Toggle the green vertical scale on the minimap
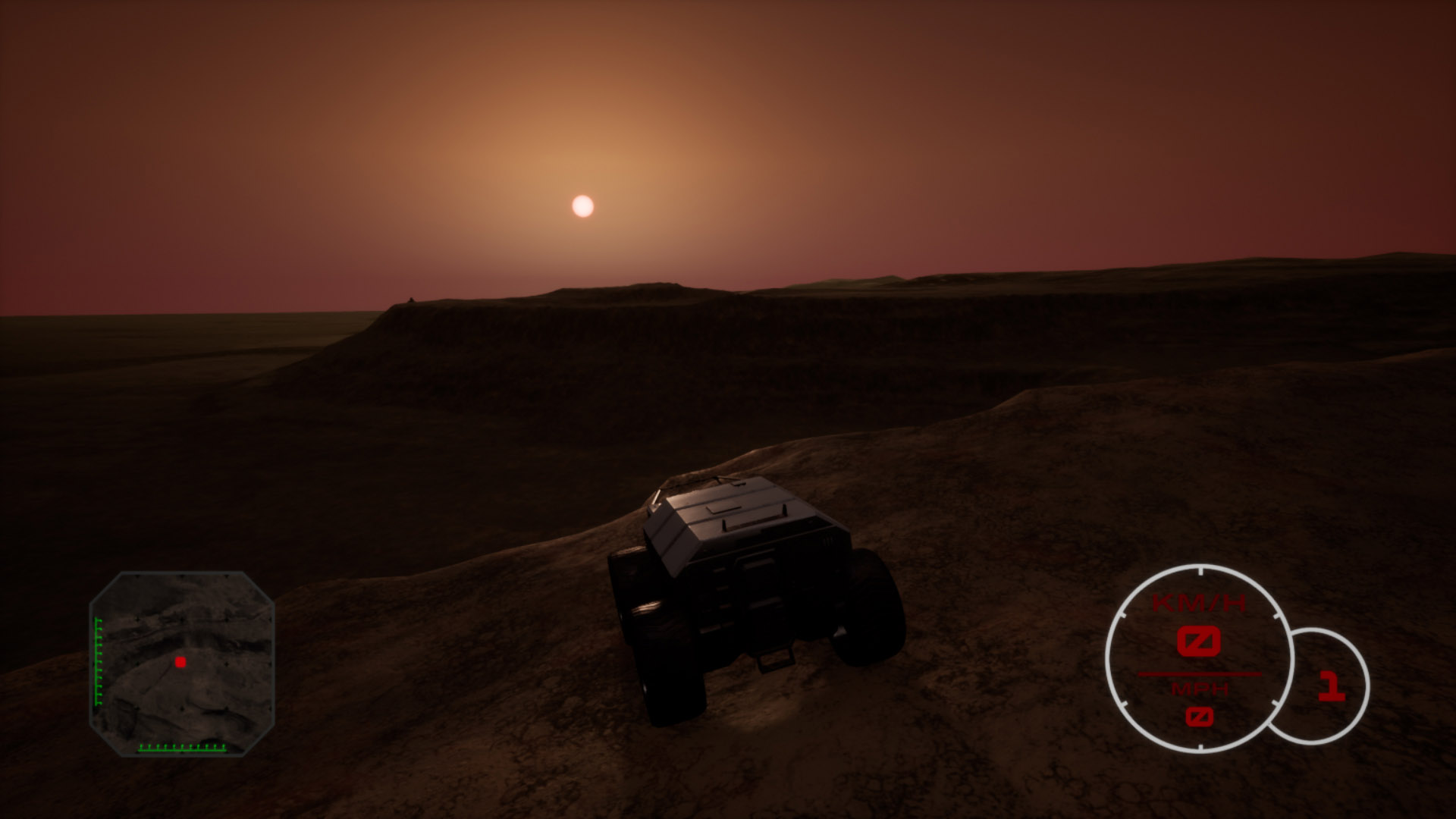 point(98,661)
